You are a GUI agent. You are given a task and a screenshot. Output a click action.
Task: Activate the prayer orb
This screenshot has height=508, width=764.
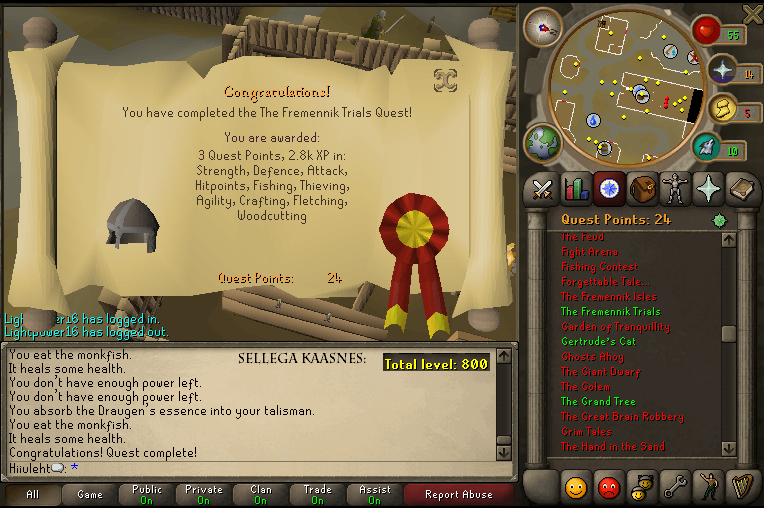coord(722,70)
